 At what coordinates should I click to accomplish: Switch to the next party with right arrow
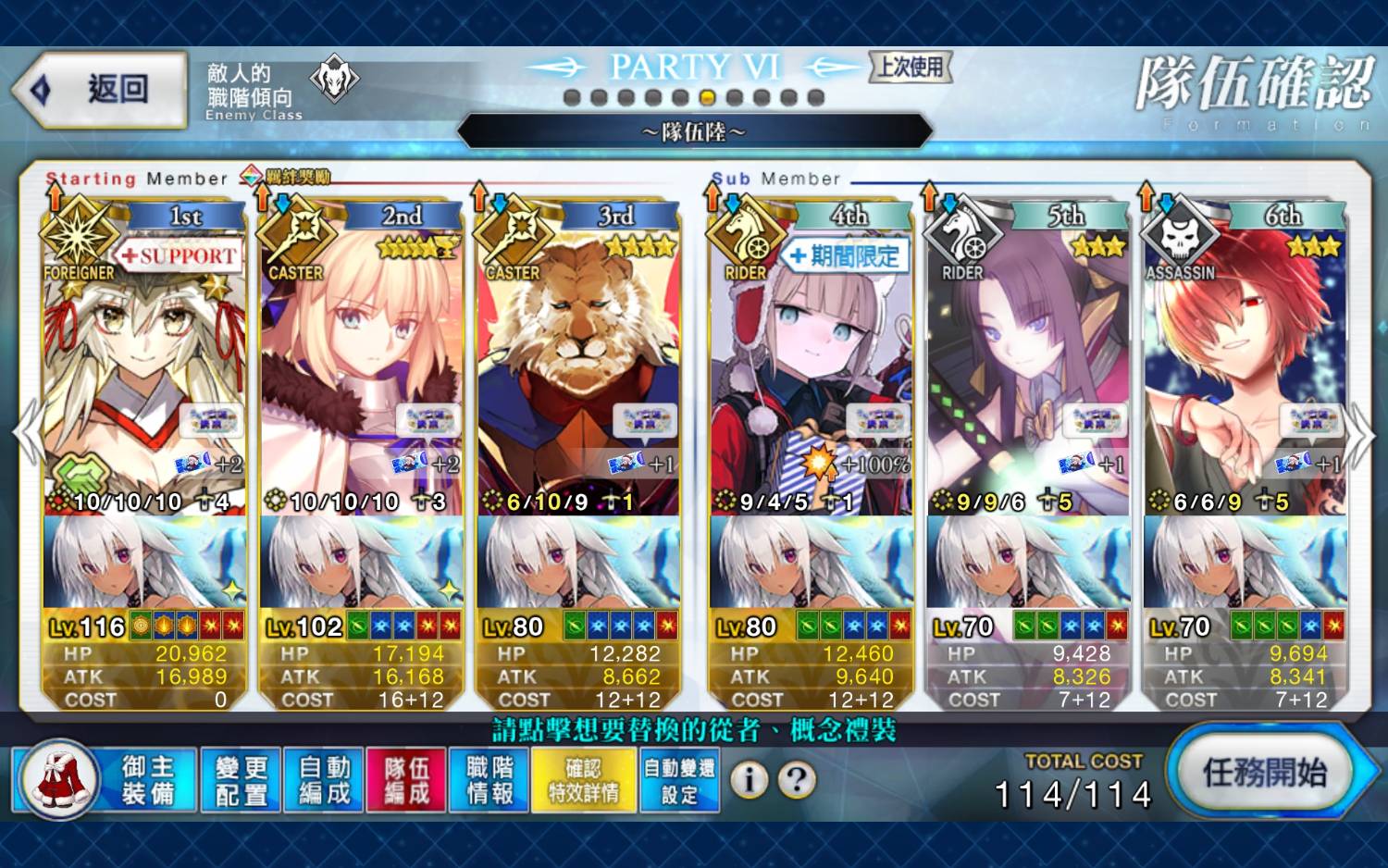coord(1360,435)
